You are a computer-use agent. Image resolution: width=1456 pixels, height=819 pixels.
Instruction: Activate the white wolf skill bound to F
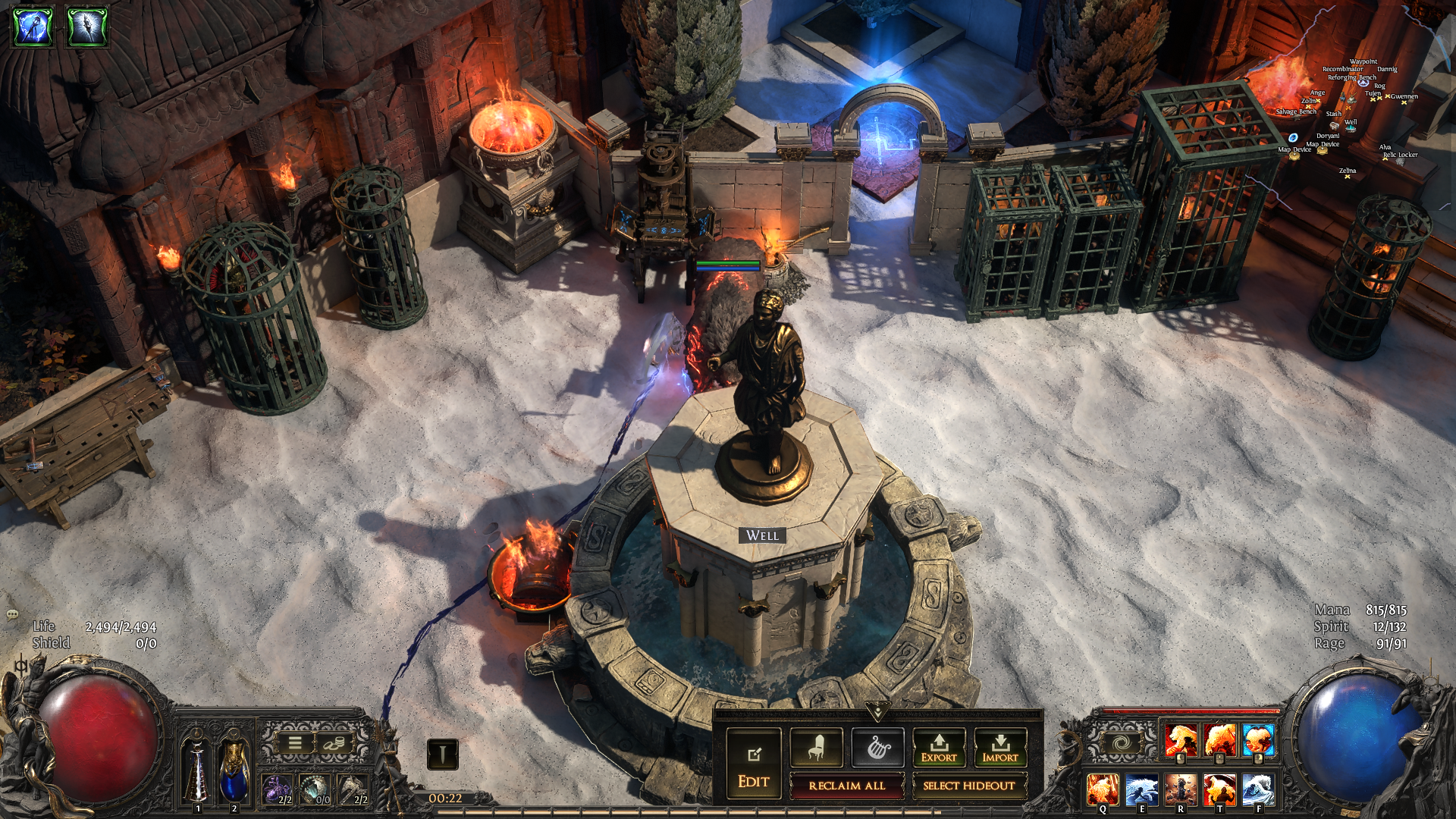coord(1258,789)
